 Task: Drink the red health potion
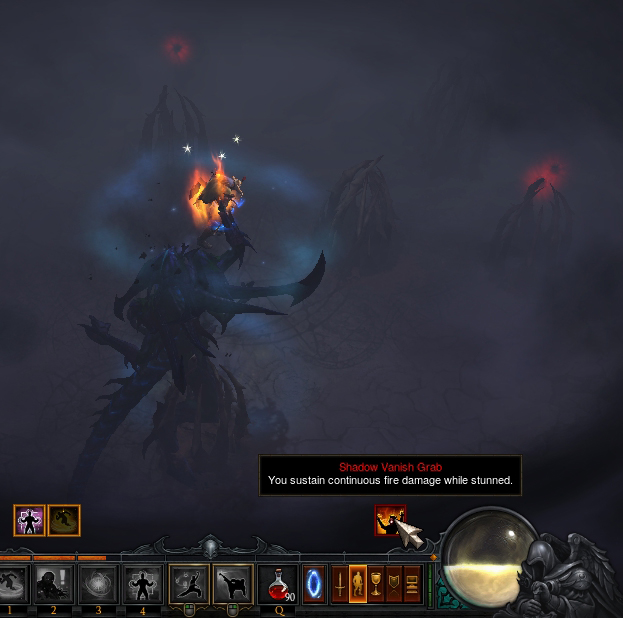tap(277, 583)
